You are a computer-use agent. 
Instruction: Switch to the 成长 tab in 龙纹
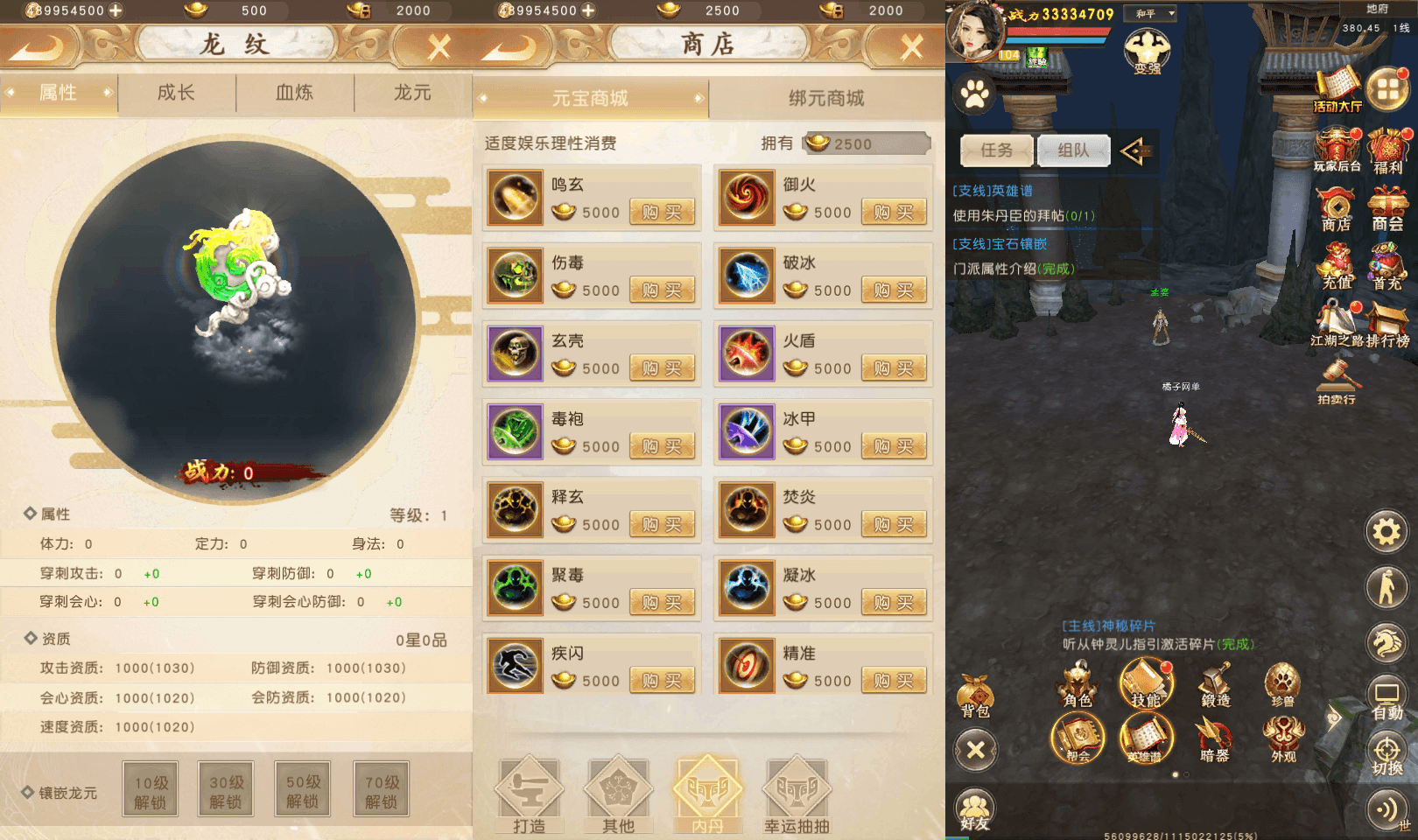(175, 93)
